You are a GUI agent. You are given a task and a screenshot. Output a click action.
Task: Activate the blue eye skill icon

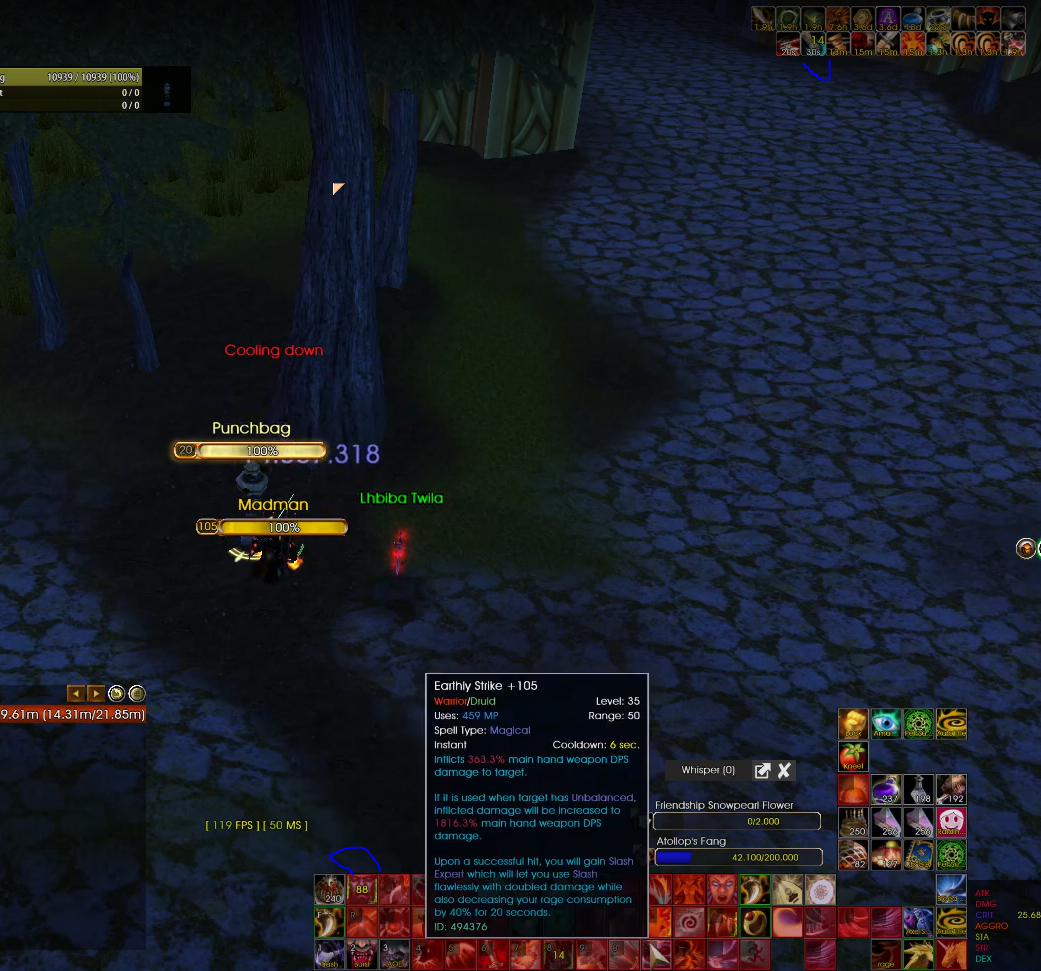[885, 724]
